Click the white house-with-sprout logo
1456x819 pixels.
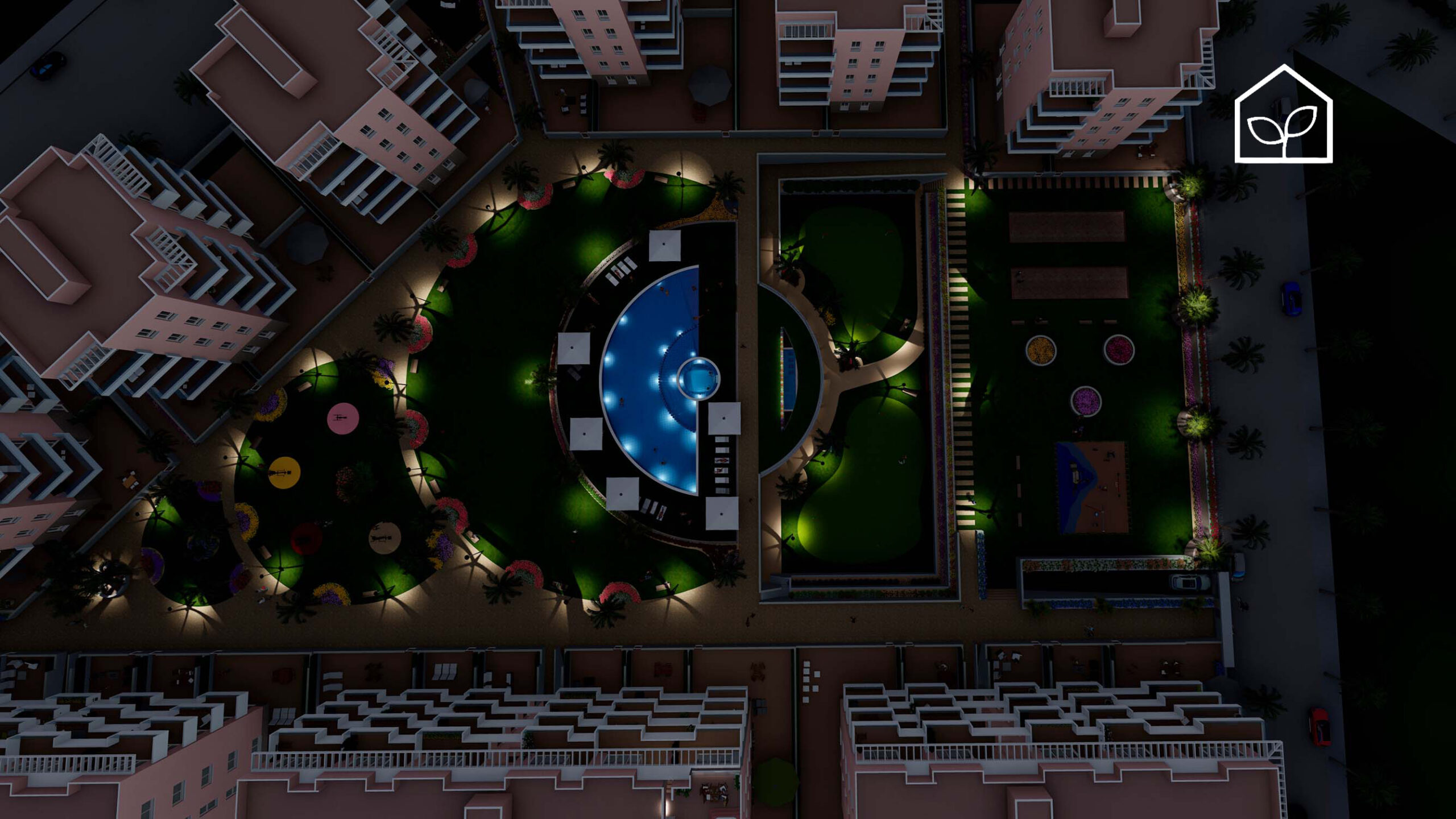coord(1283,115)
